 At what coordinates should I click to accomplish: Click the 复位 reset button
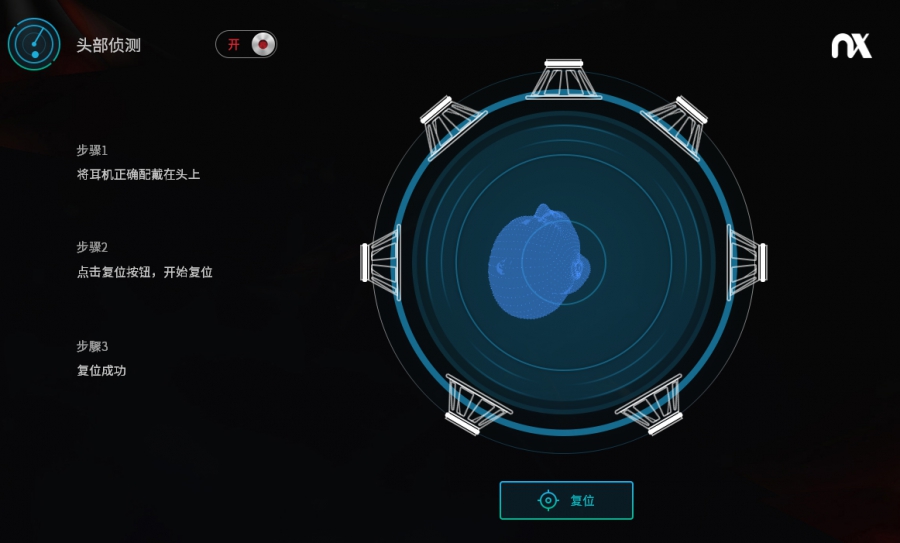pos(566,500)
